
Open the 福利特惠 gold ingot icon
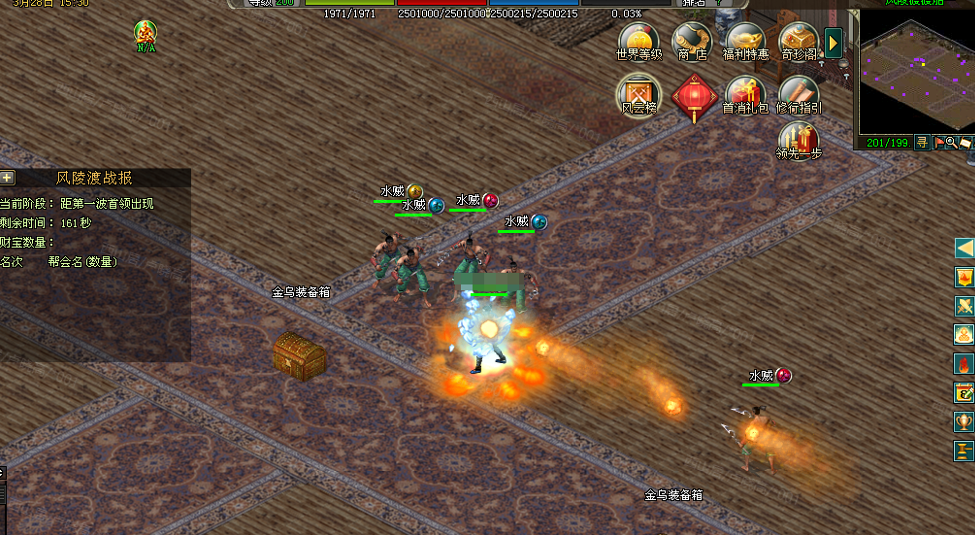pos(745,40)
